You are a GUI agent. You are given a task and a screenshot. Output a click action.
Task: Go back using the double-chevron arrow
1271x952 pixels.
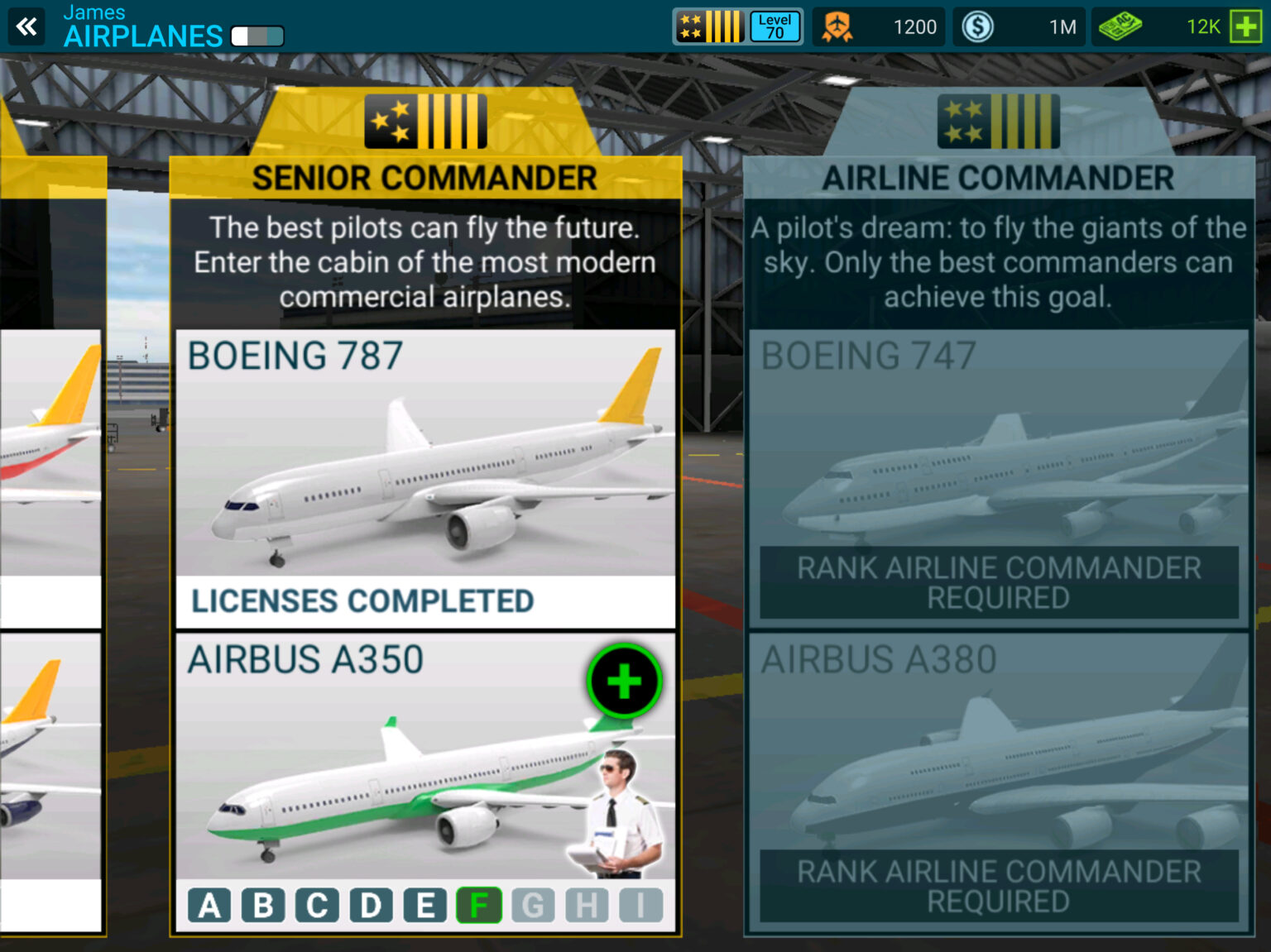[x=27, y=26]
